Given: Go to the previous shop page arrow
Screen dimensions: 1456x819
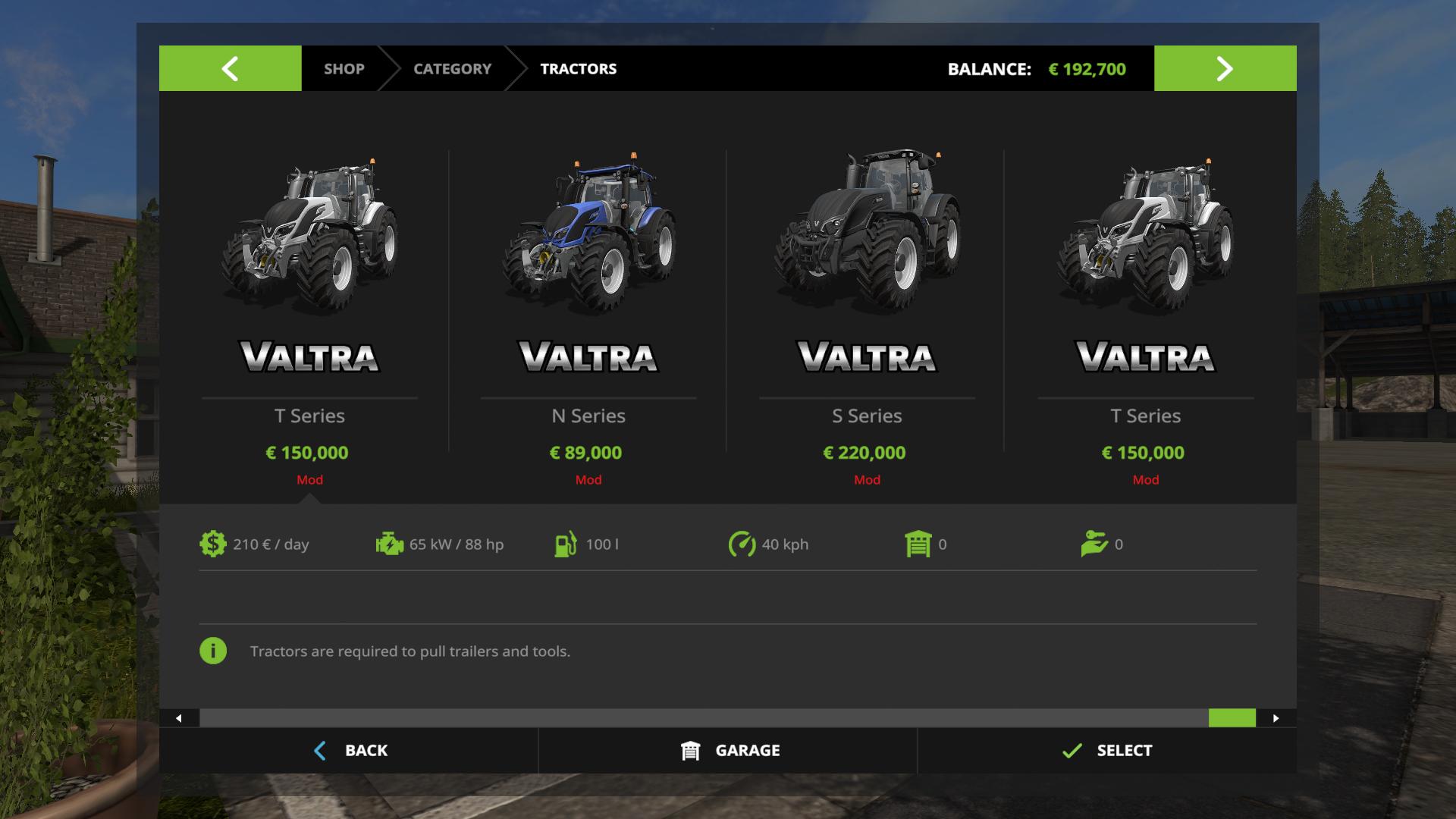Looking at the screenshot, I should [230, 68].
